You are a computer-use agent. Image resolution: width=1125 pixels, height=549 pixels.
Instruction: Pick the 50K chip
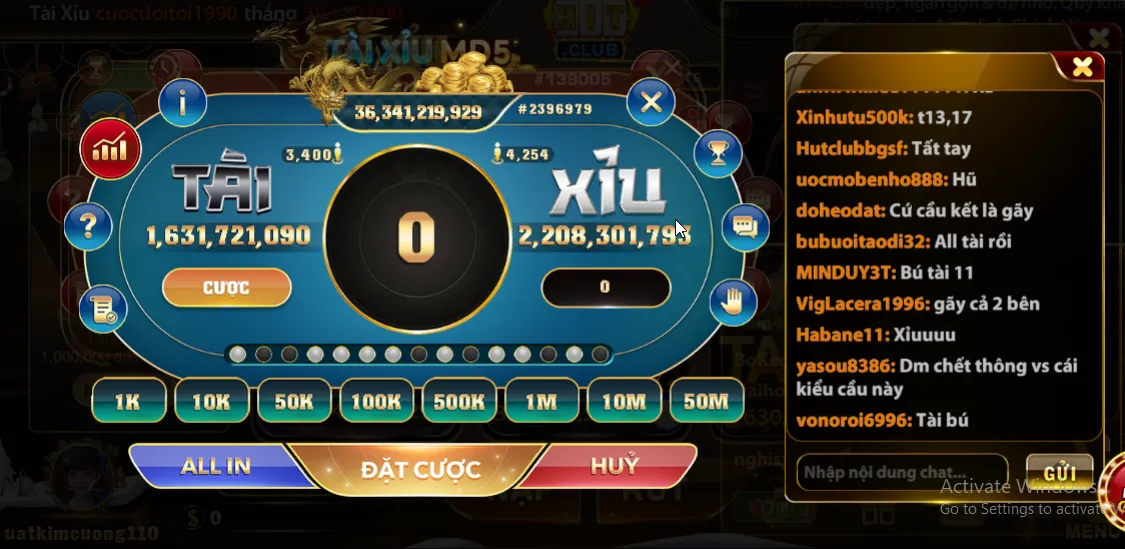pos(294,402)
